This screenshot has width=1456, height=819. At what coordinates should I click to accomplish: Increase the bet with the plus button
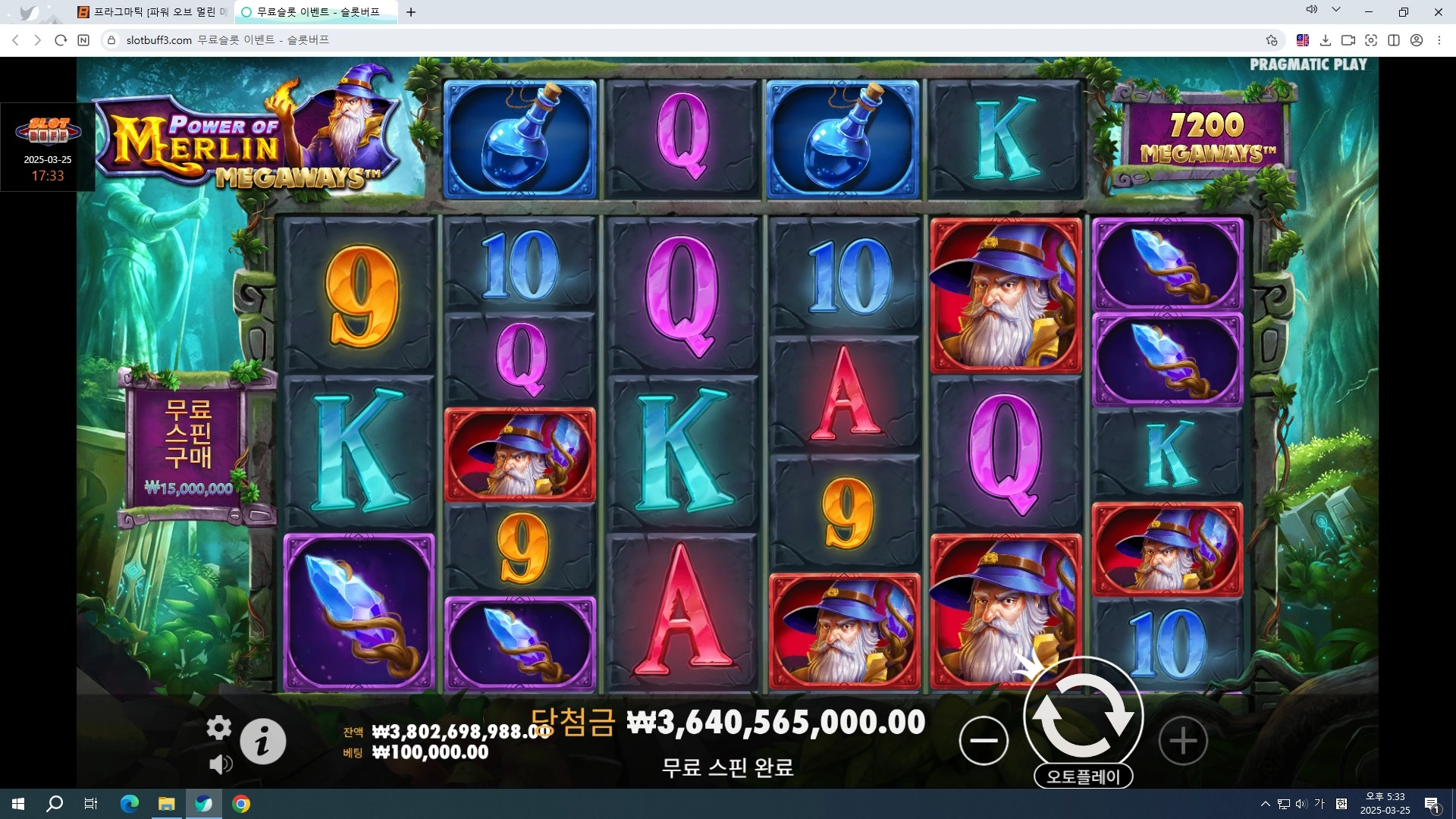point(1182,740)
